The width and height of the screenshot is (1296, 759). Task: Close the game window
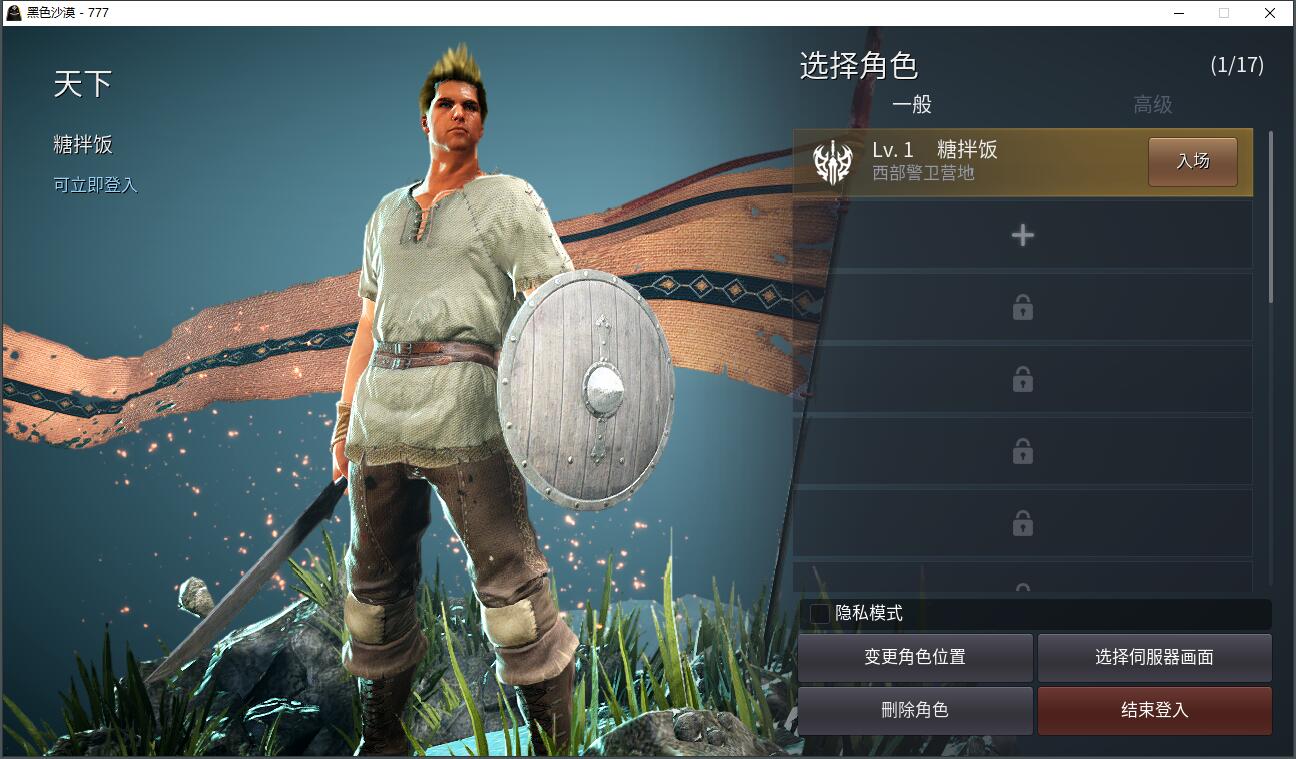pyautogui.click(x=1269, y=13)
